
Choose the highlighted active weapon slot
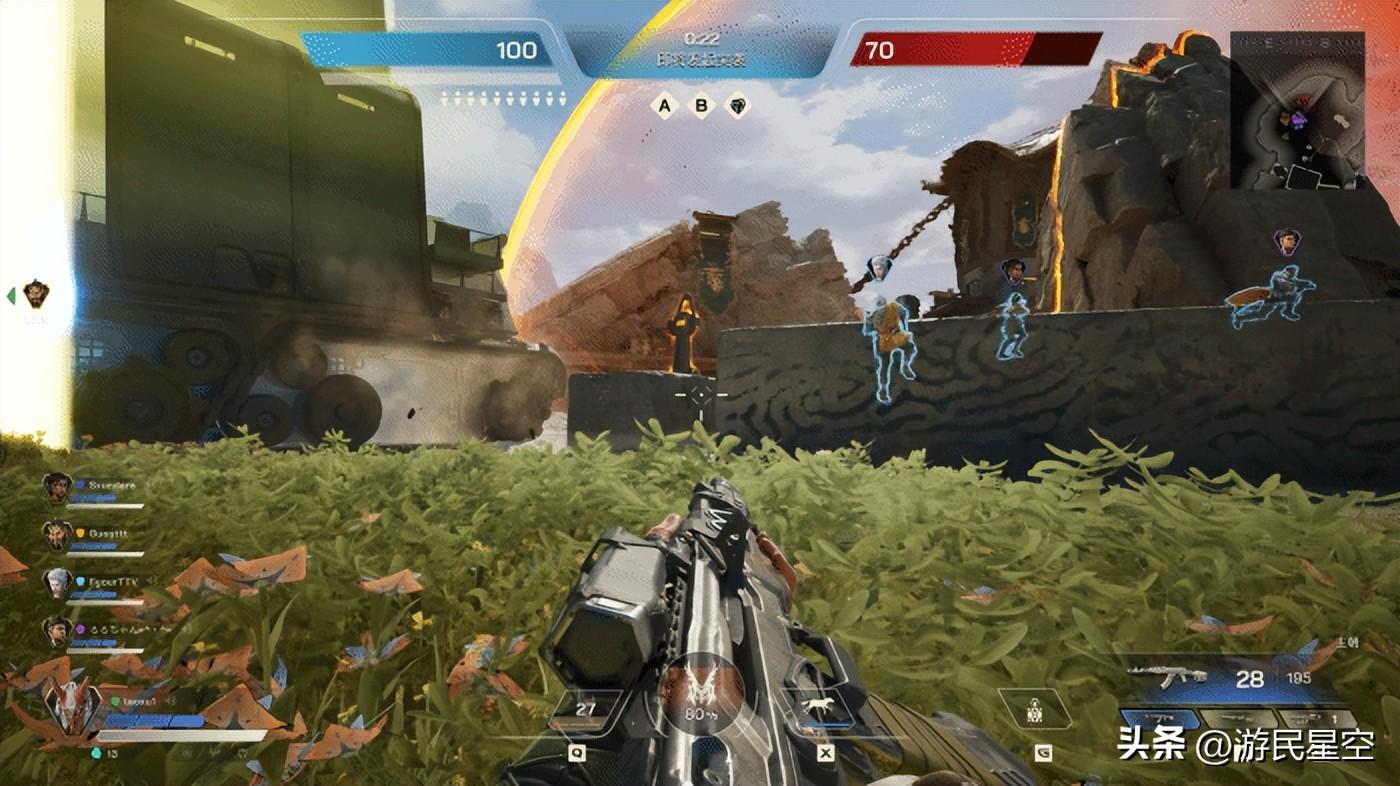coord(1159,720)
